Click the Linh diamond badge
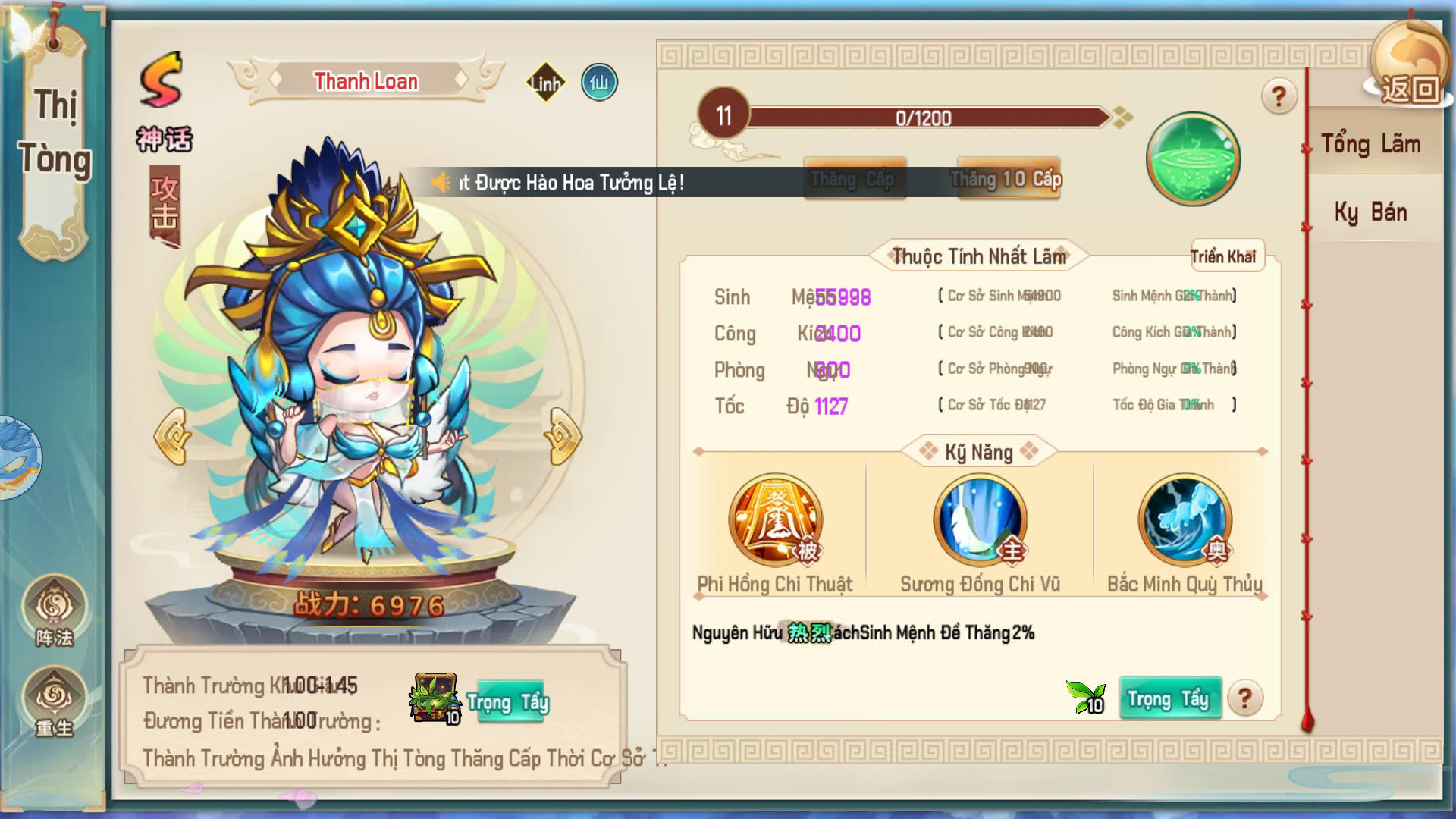The image size is (1456, 819). 546,83
